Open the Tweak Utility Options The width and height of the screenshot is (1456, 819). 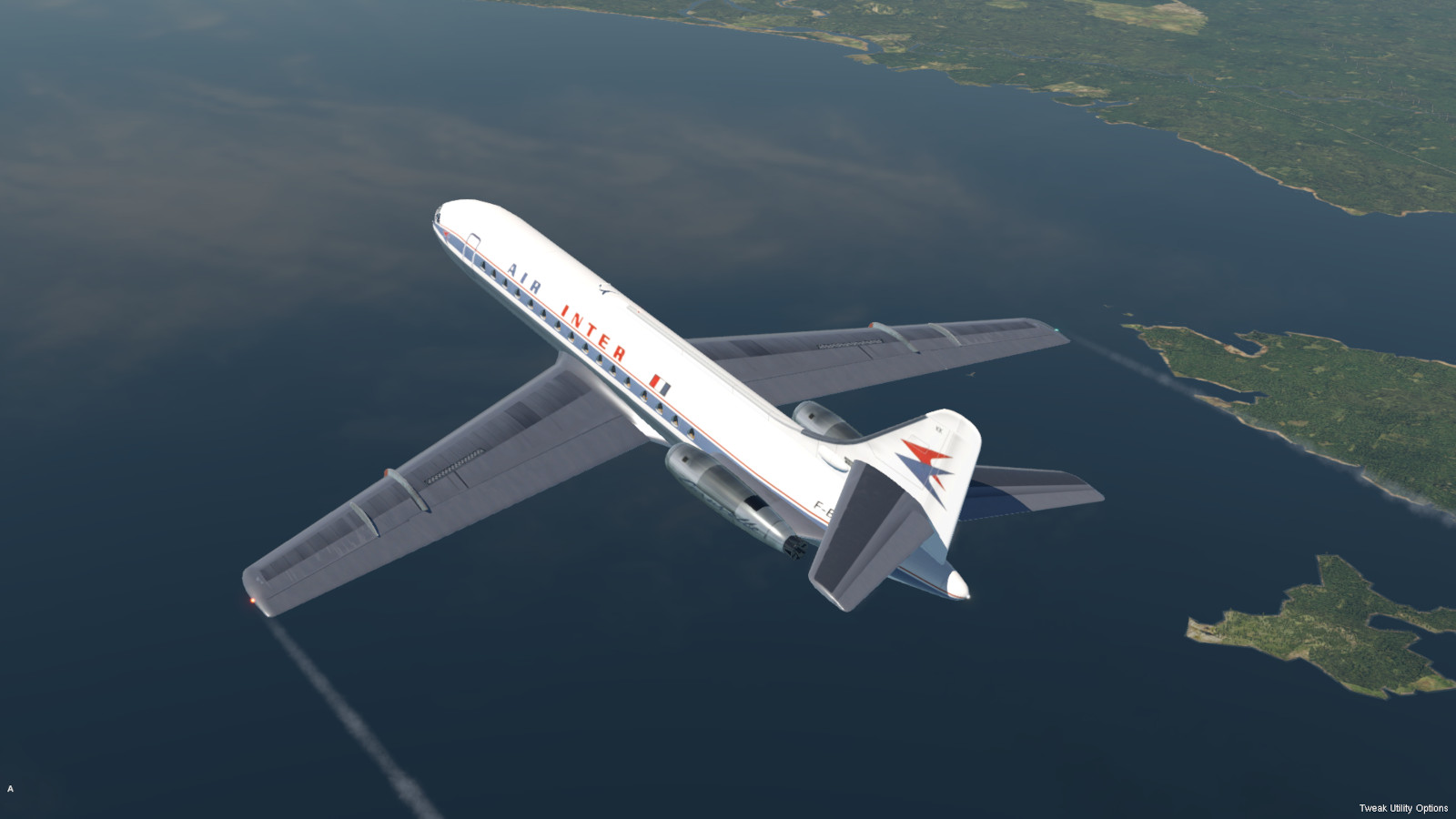[1402, 808]
